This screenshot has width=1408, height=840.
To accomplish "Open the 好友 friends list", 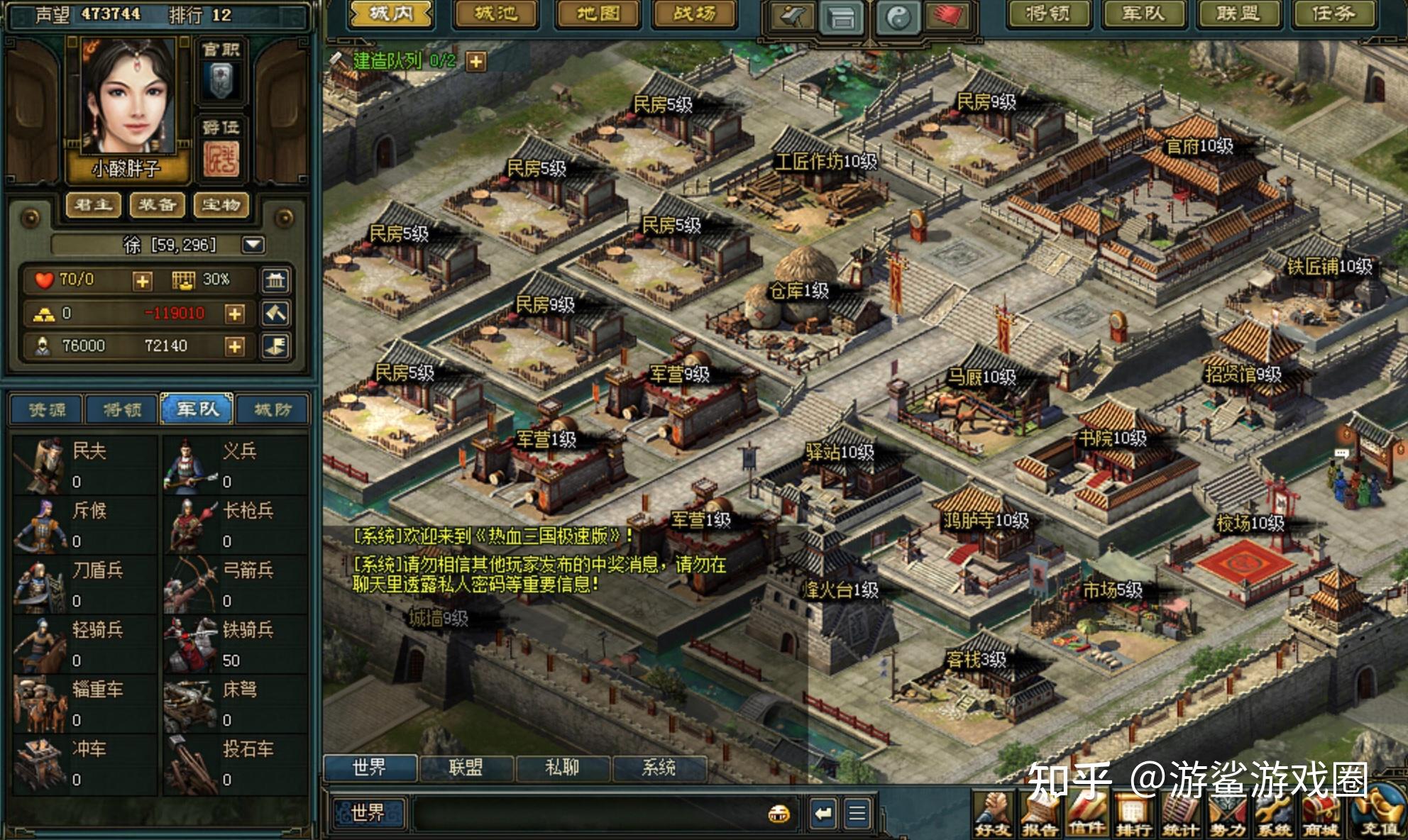I will (994, 814).
